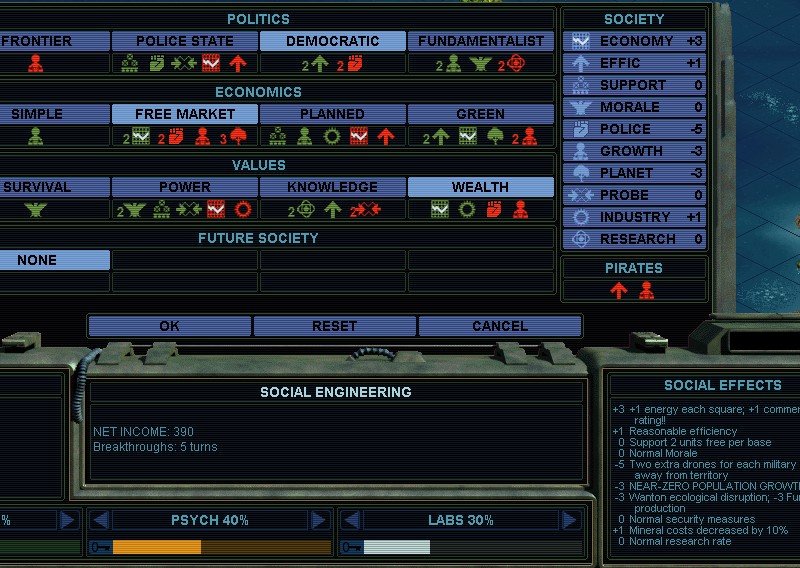The image size is (800, 568).
Task: Select the Economy row in Society panel
Action: click(636, 41)
